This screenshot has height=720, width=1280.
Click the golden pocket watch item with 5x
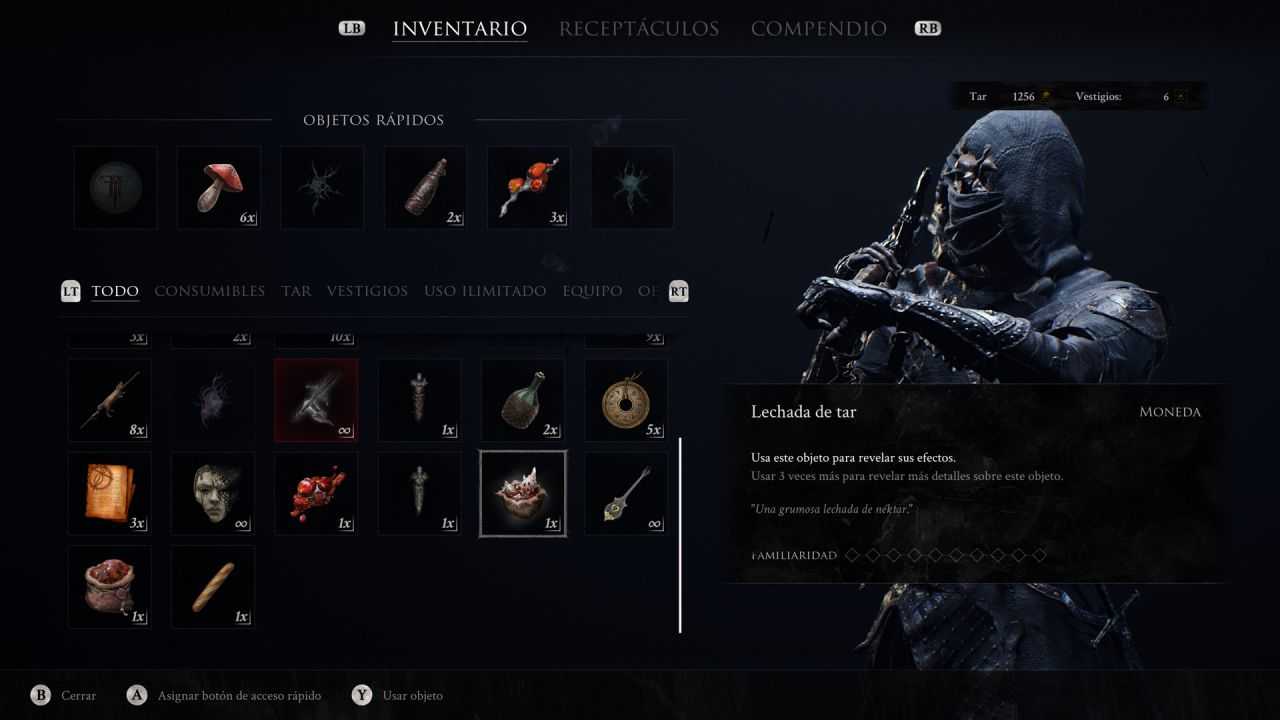[625, 399]
